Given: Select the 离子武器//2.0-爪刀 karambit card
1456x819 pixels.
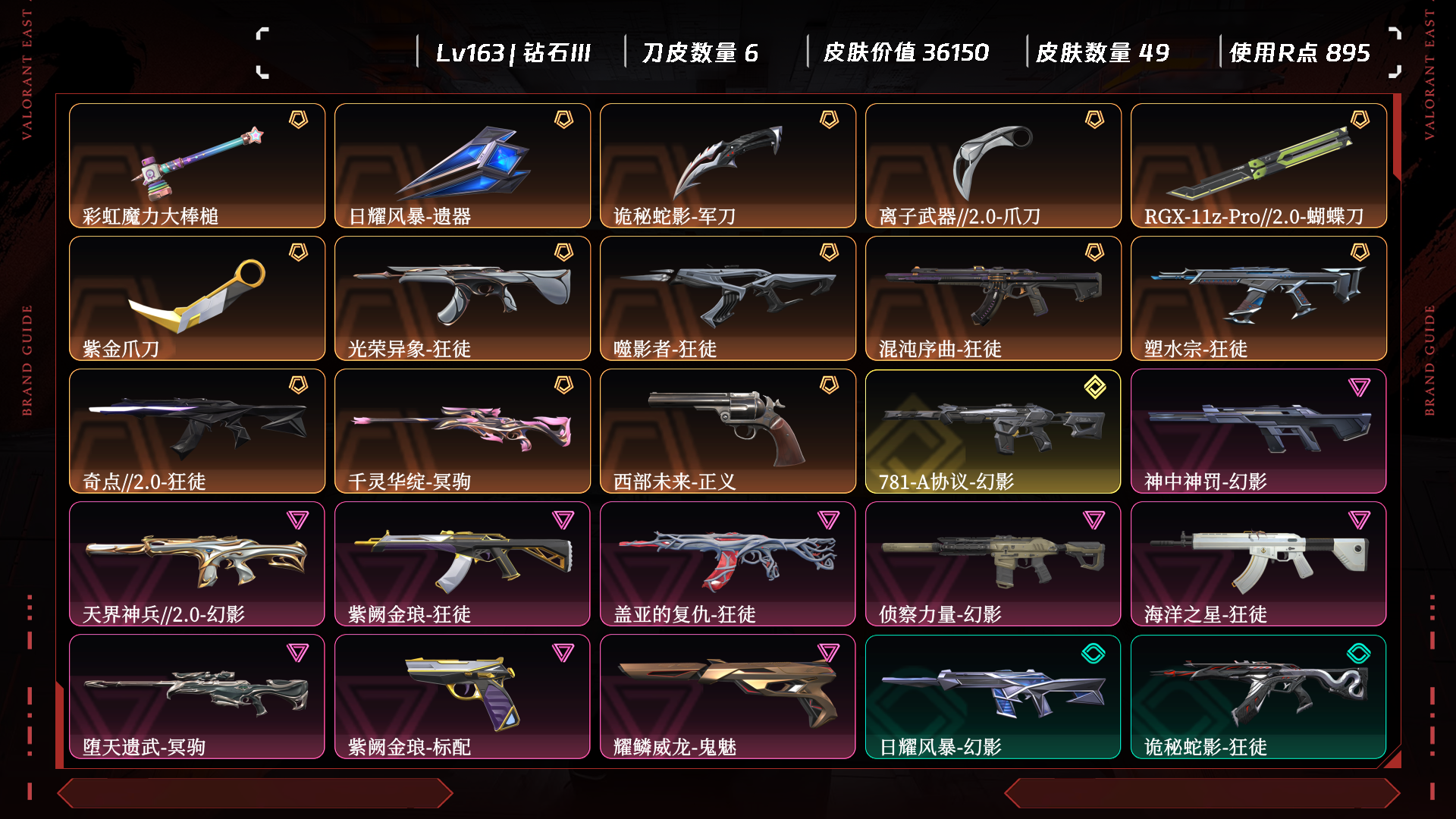Looking at the screenshot, I should (993, 166).
